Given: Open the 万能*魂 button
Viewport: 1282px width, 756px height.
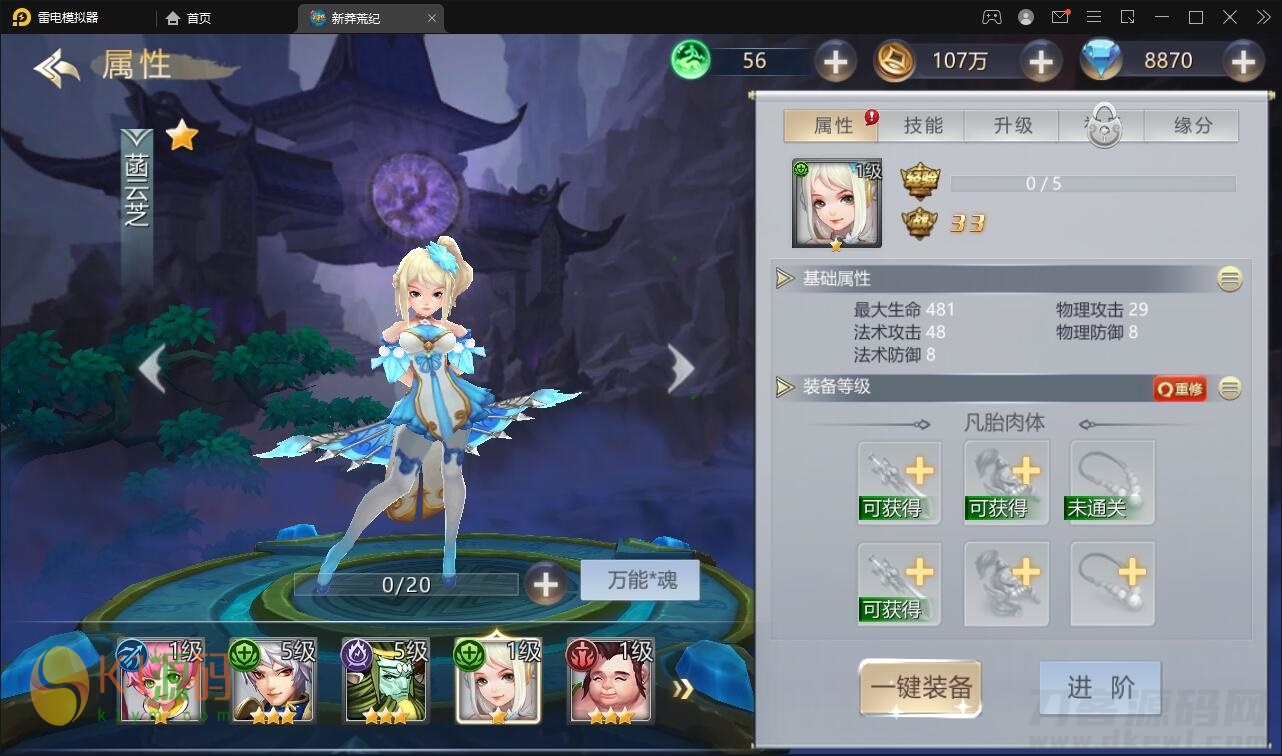Looking at the screenshot, I should coord(640,580).
